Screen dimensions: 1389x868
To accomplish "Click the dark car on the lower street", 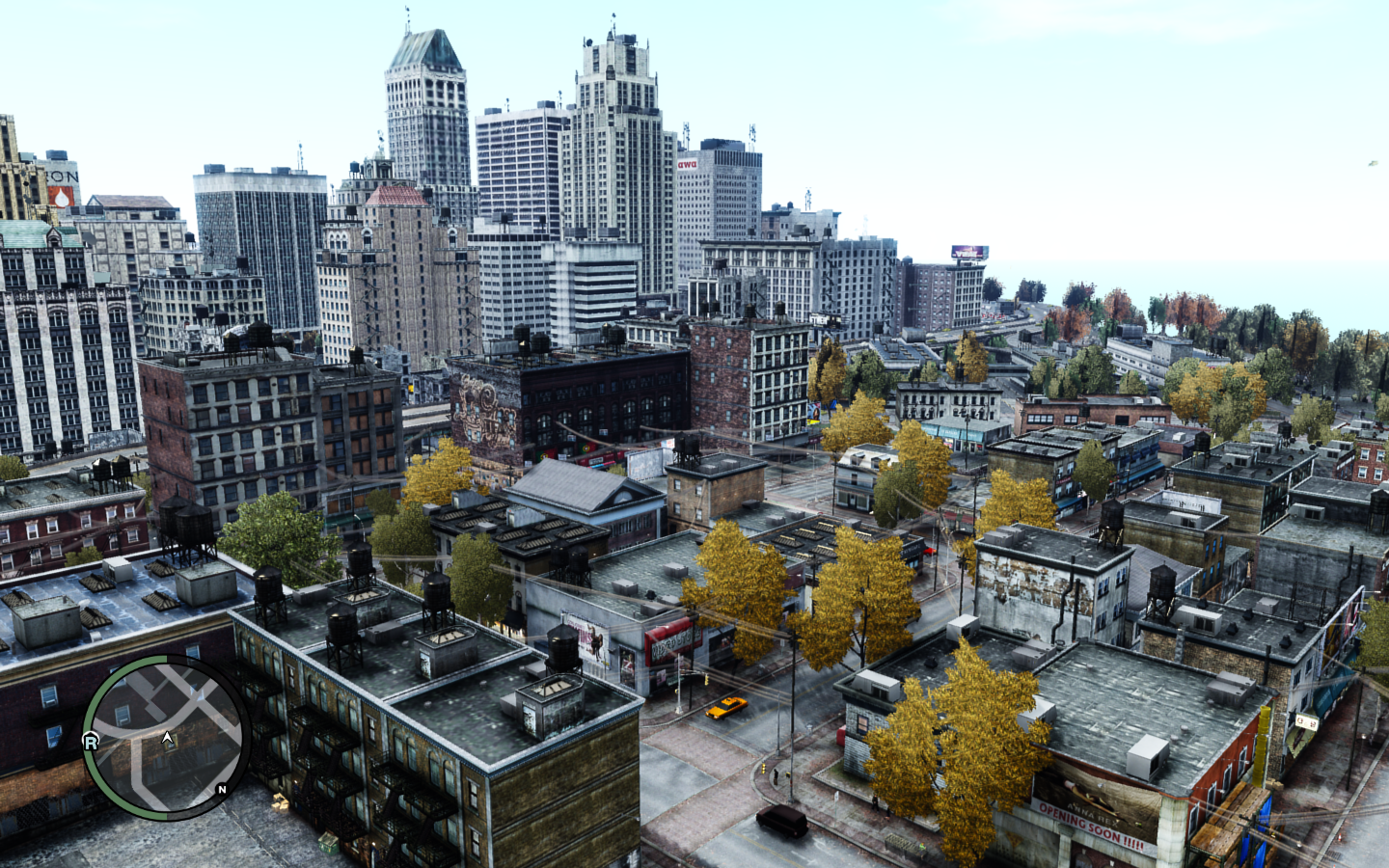I will (x=781, y=819).
